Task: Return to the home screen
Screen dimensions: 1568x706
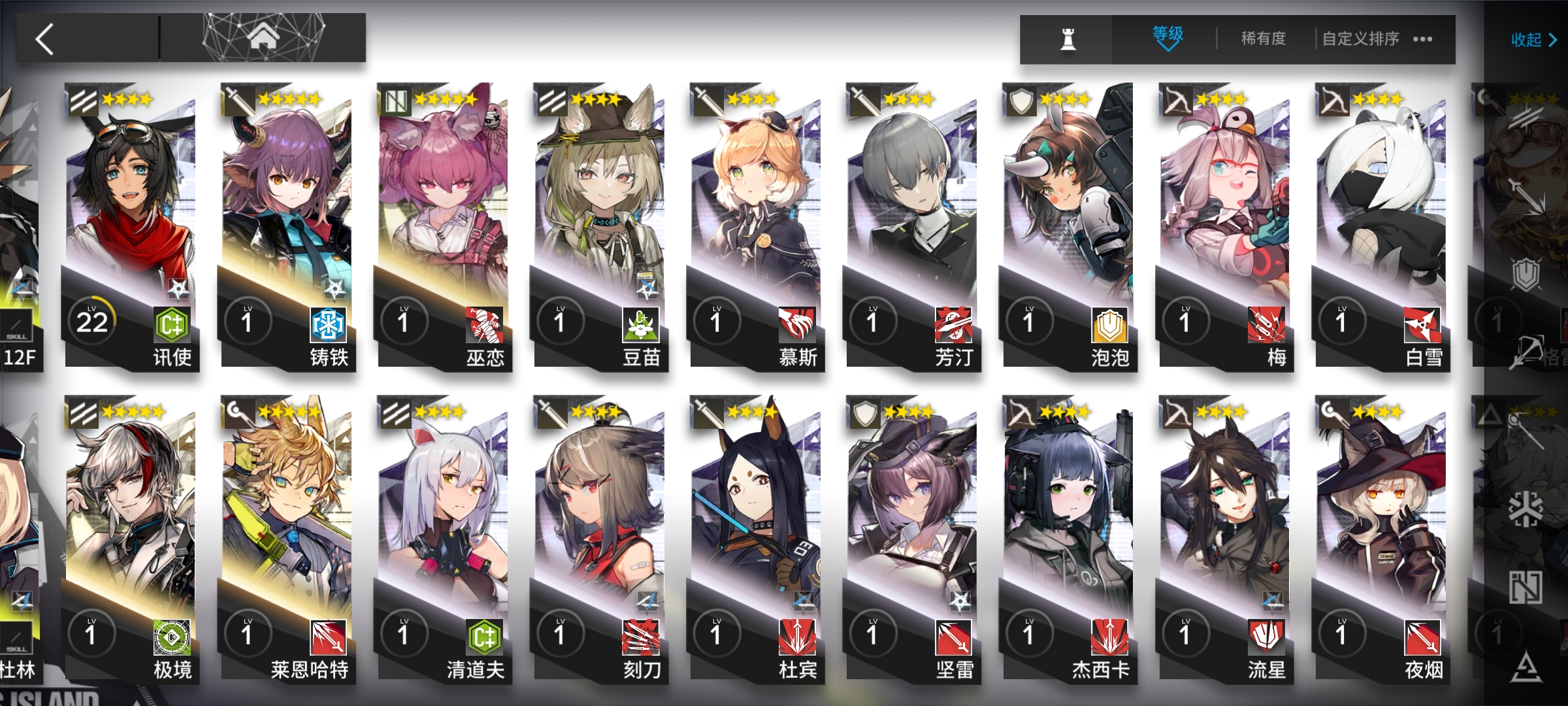Action: 263,38
